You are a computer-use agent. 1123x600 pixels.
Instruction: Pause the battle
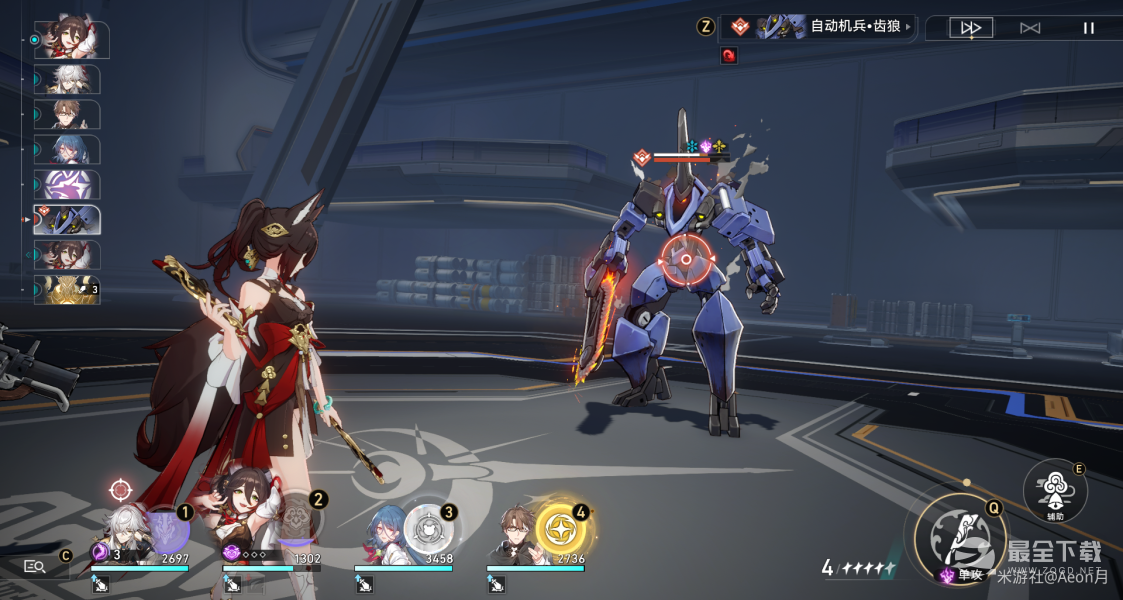[1089, 28]
